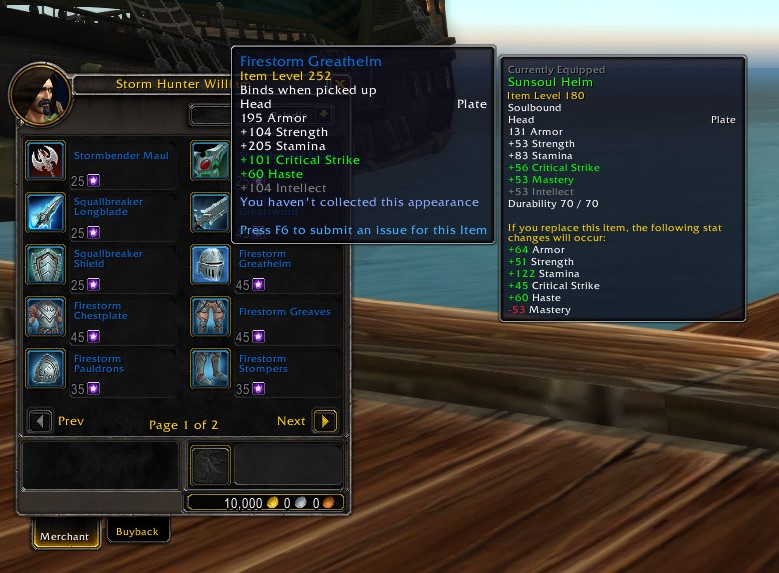Image resolution: width=779 pixels, height=573 pixels.
Task: Buy the Stormbender Maul item
Action: point(46,161)
